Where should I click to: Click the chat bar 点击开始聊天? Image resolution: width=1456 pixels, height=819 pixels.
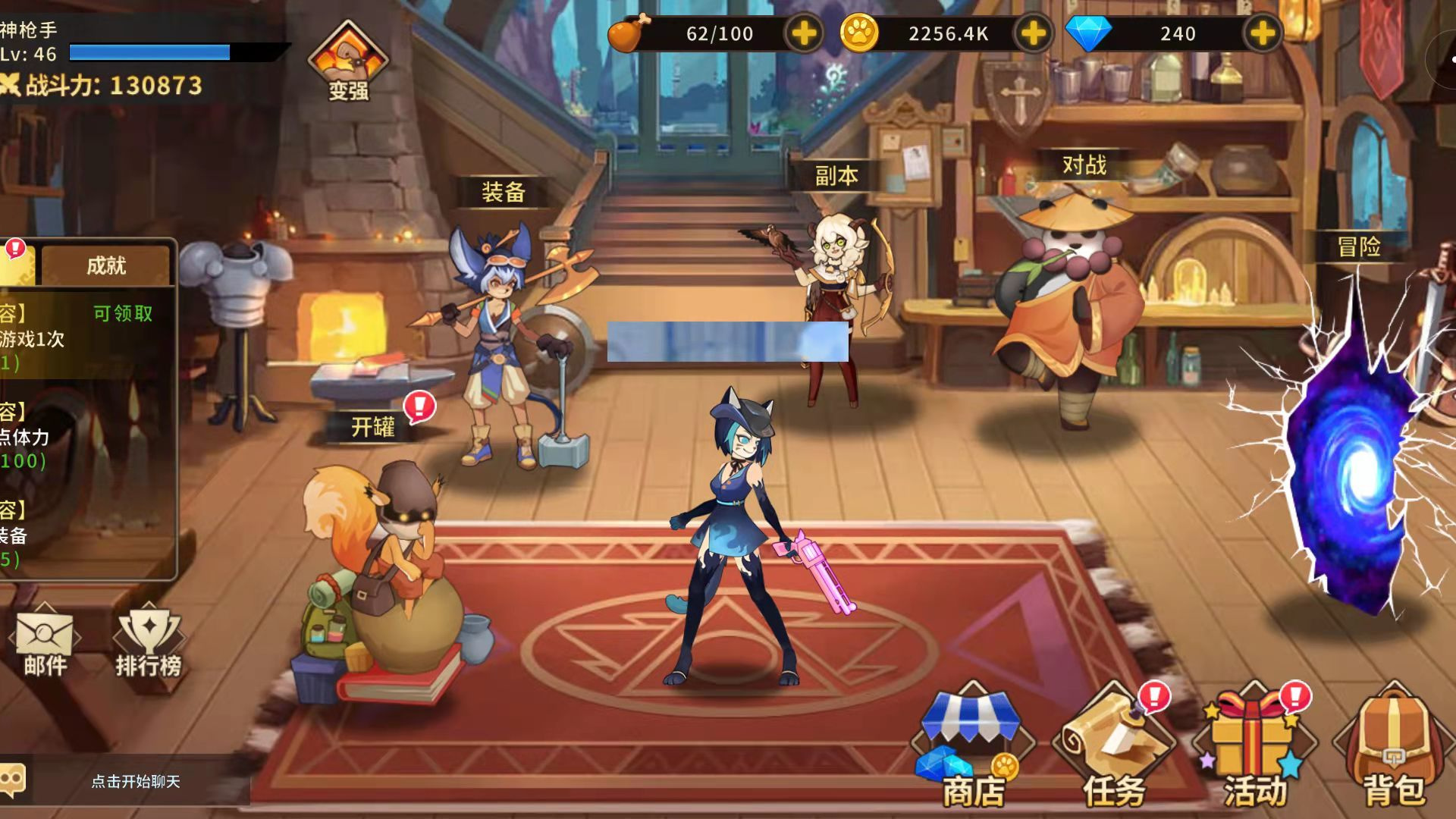[x=136, y=781]
